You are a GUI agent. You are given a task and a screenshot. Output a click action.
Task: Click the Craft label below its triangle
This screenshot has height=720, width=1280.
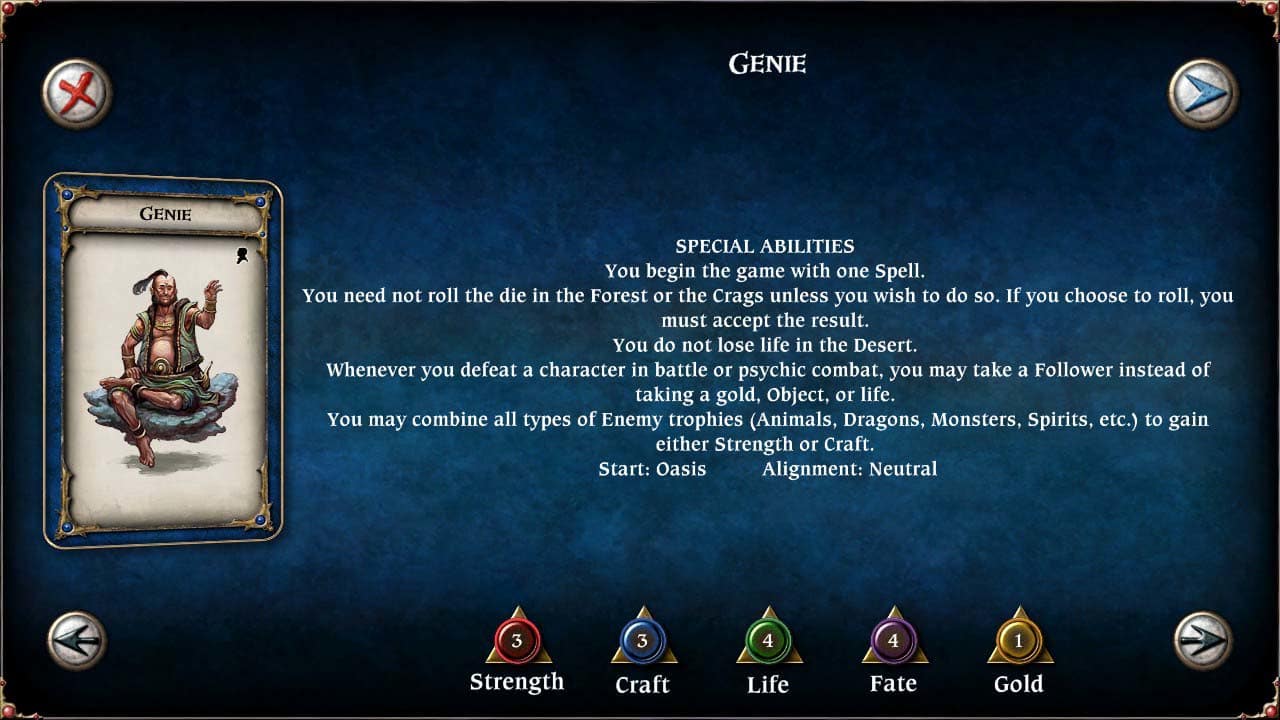coord(642,686)
